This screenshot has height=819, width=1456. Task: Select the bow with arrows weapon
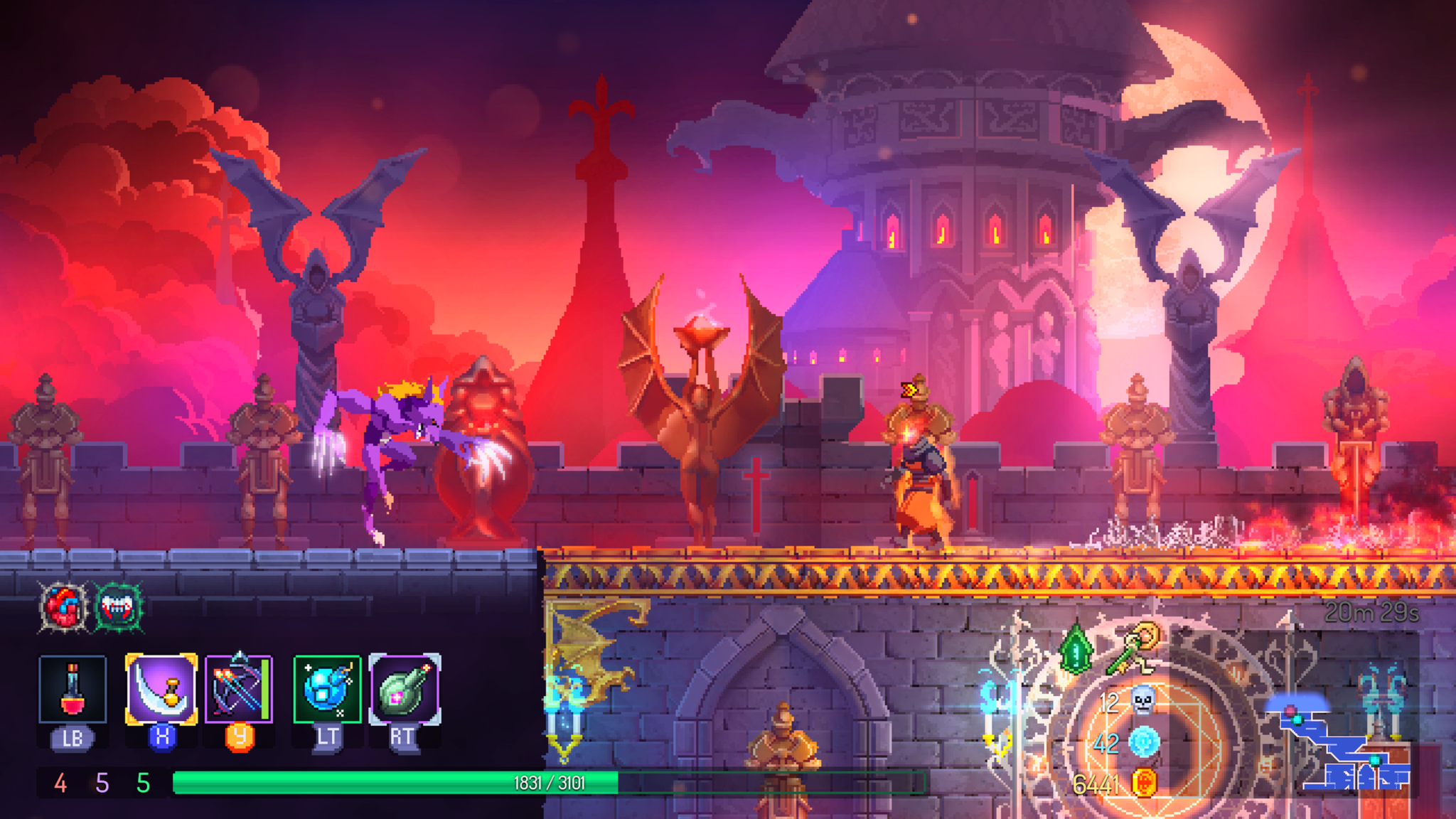point(239,689)
